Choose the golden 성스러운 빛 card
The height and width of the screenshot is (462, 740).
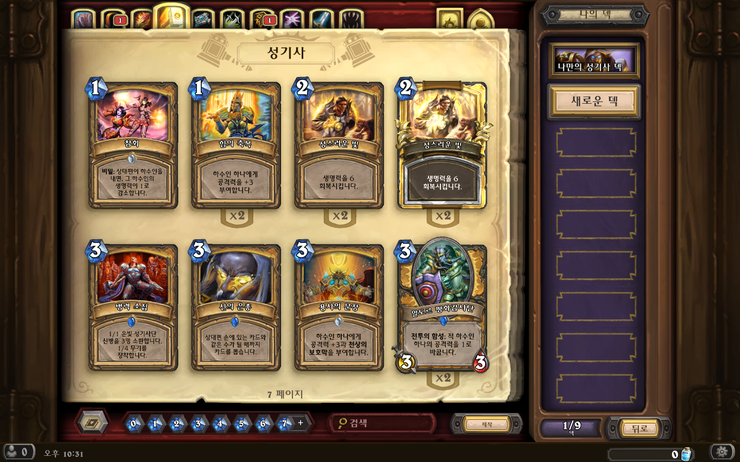click(441, 145)
